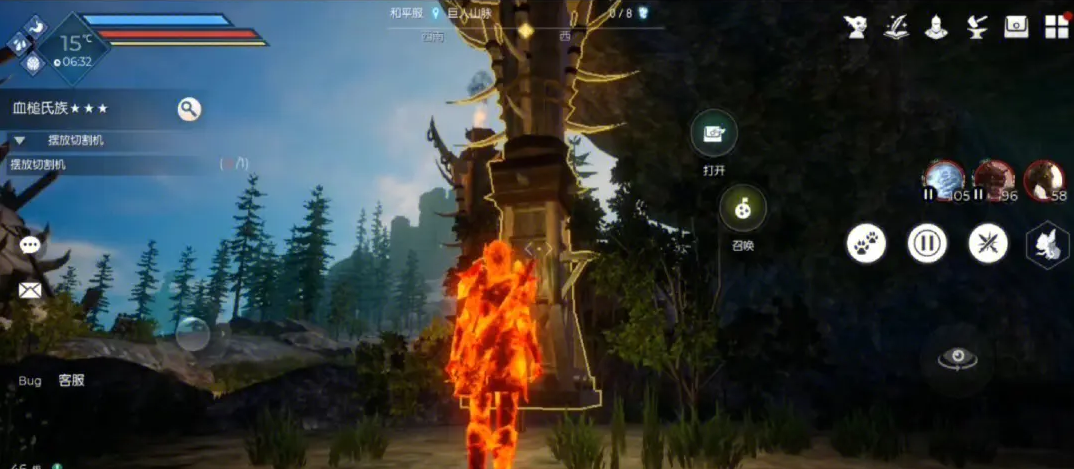This screenshot has height=469, width=1074.
Task: Open the quill and book journal icon
Action: tap(896, 27)
